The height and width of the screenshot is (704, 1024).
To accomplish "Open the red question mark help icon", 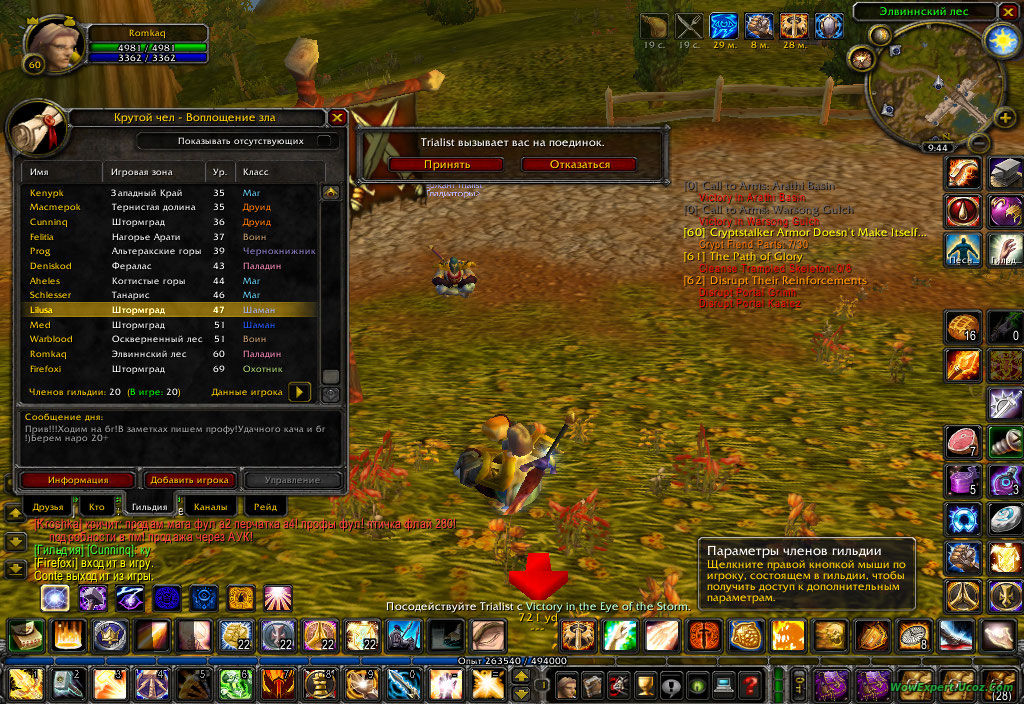I will click(747, 685).
